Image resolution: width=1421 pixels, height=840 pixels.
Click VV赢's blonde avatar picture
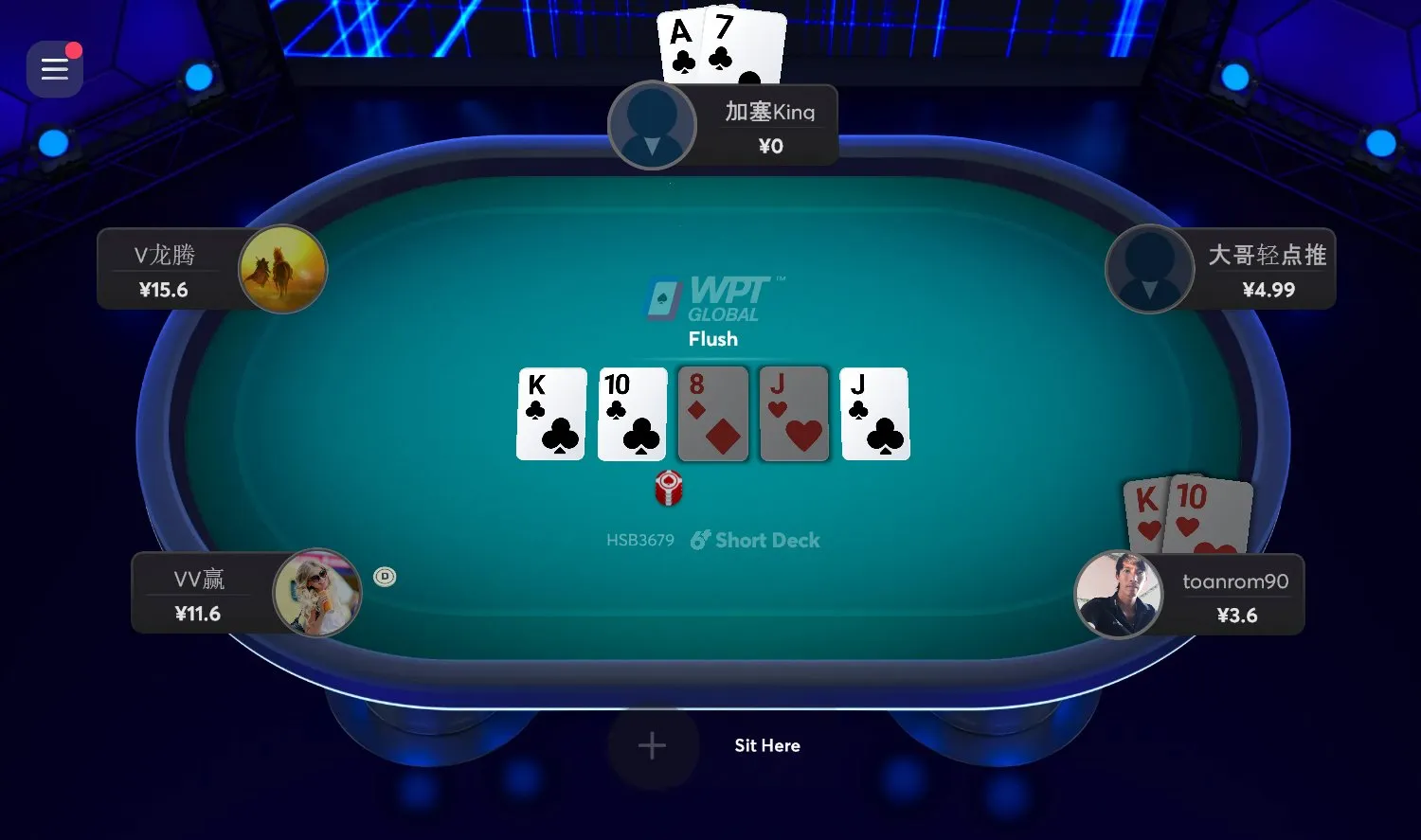pyautogui.click(x=317, y=593)
